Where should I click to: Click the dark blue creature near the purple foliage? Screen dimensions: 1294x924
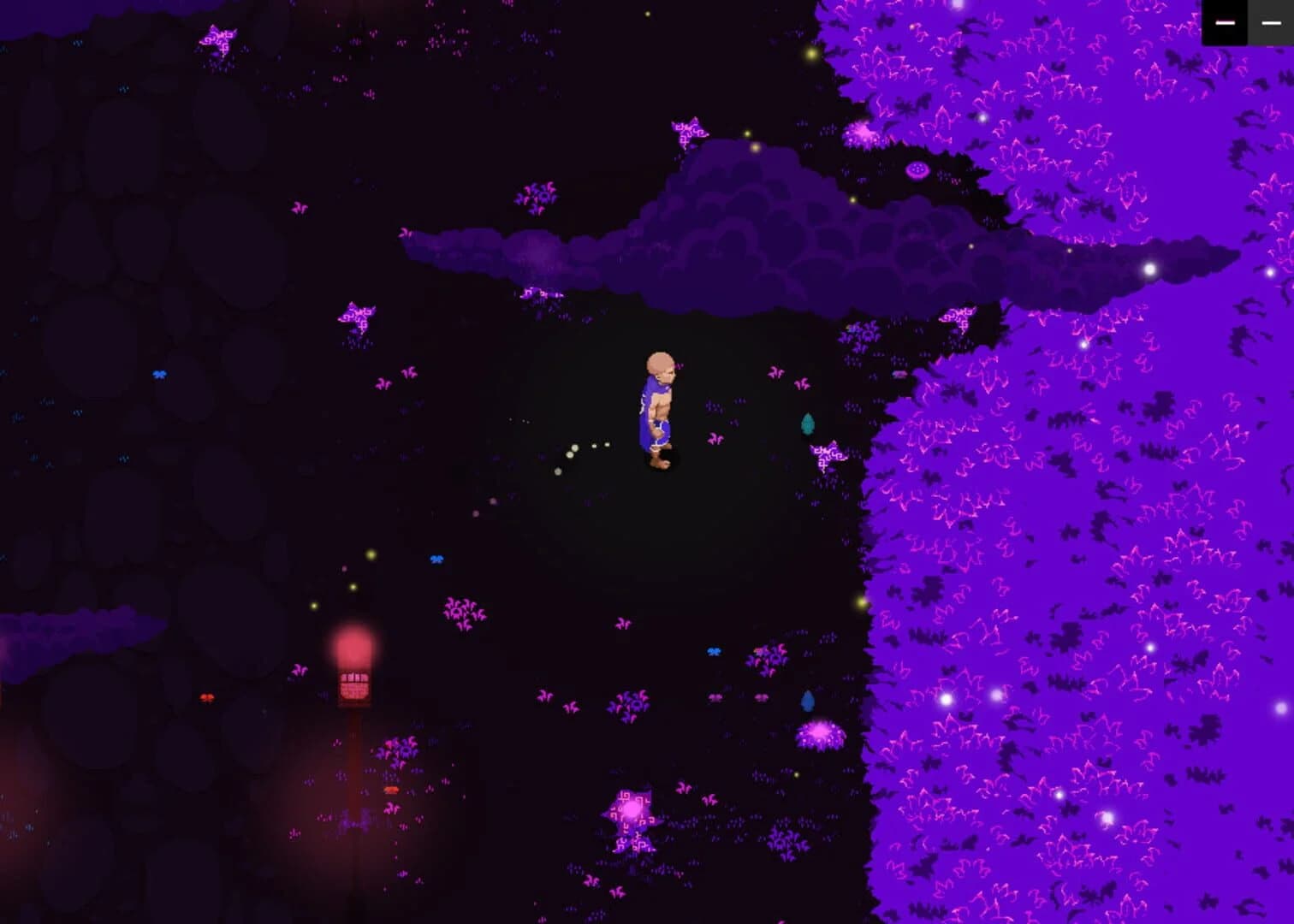(809, 700)
